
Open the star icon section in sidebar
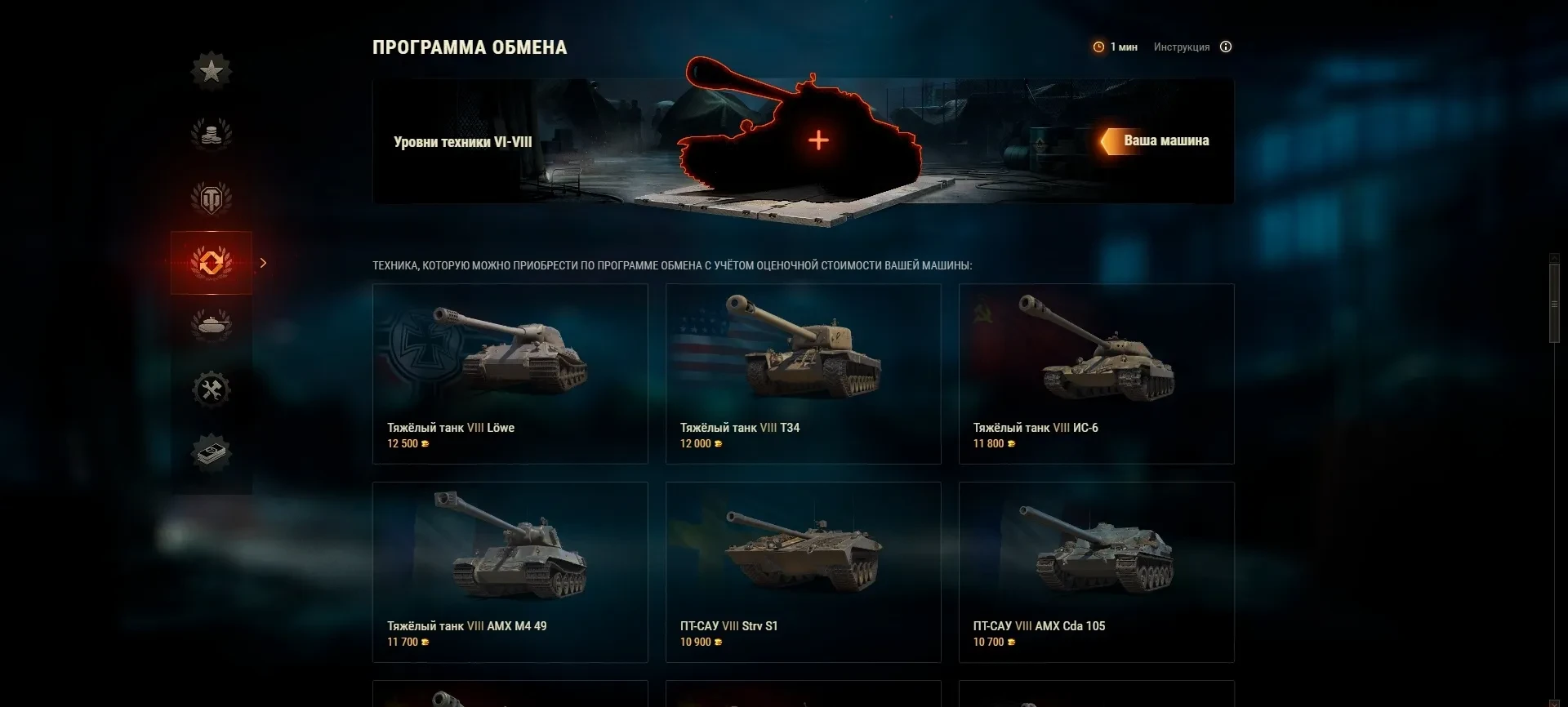pyautogui.click(x=212, y=71)
